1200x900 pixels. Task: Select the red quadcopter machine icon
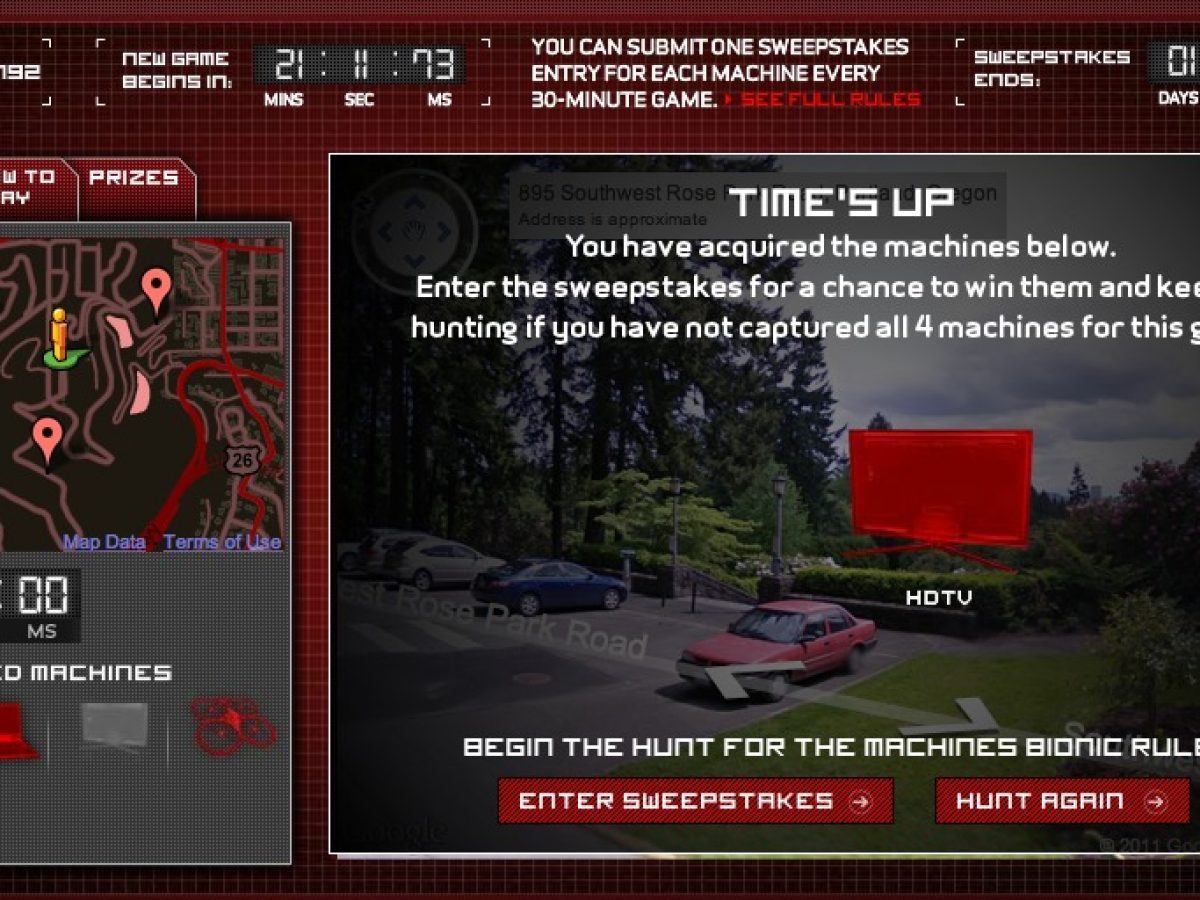click(x=232, y=724)
